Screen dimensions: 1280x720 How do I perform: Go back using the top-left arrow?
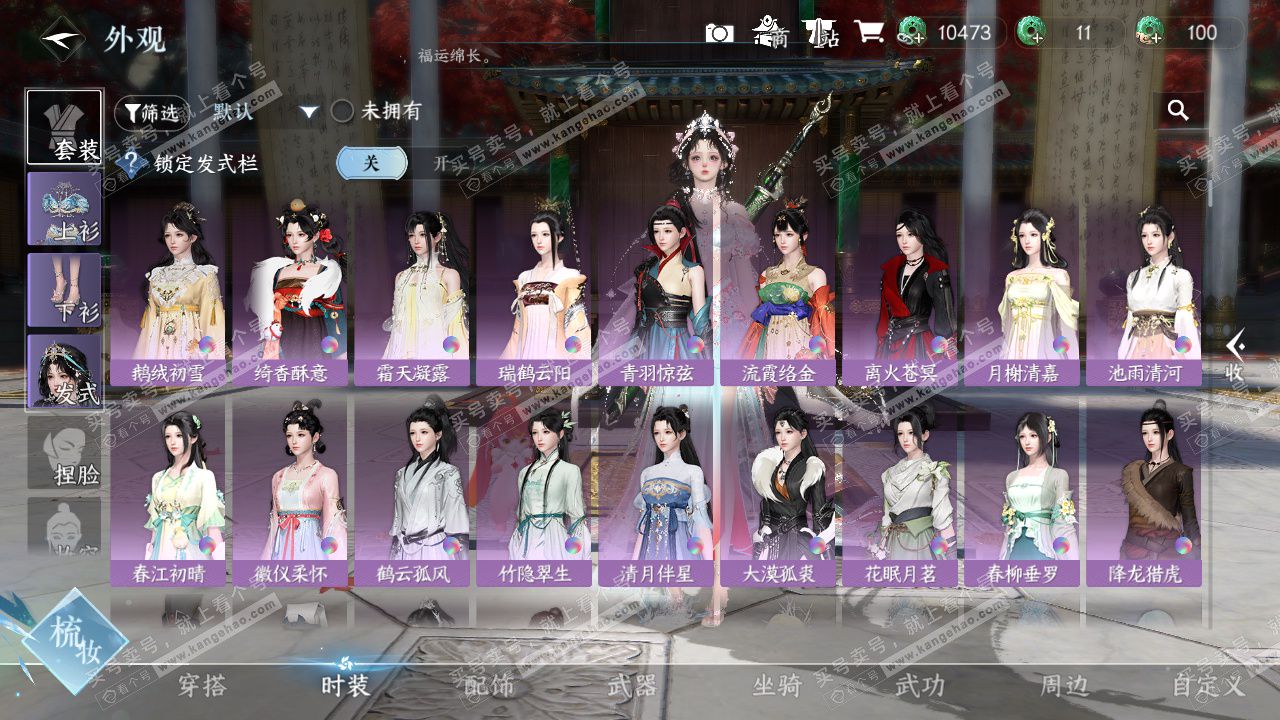tap(62, 40)
